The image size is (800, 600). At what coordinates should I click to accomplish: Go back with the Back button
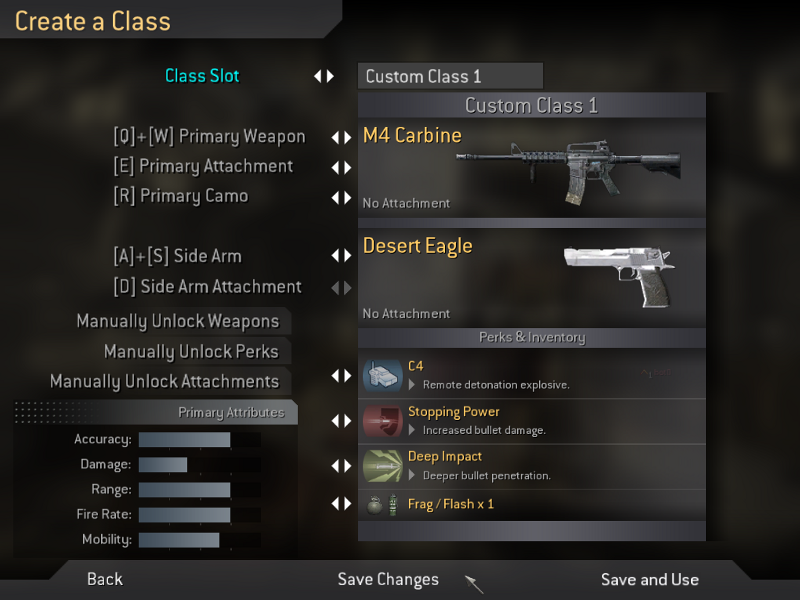point(105,579)
